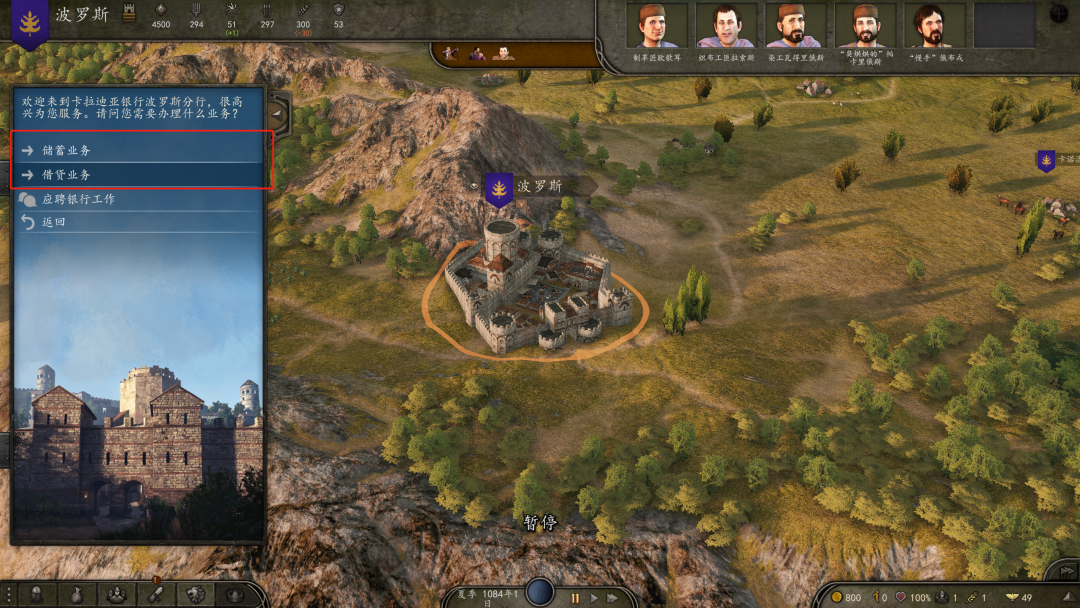Select notable 制革匠欧歌耳 portrait
The height and width of the screenshot is (608, 1080).
(655, 27)
